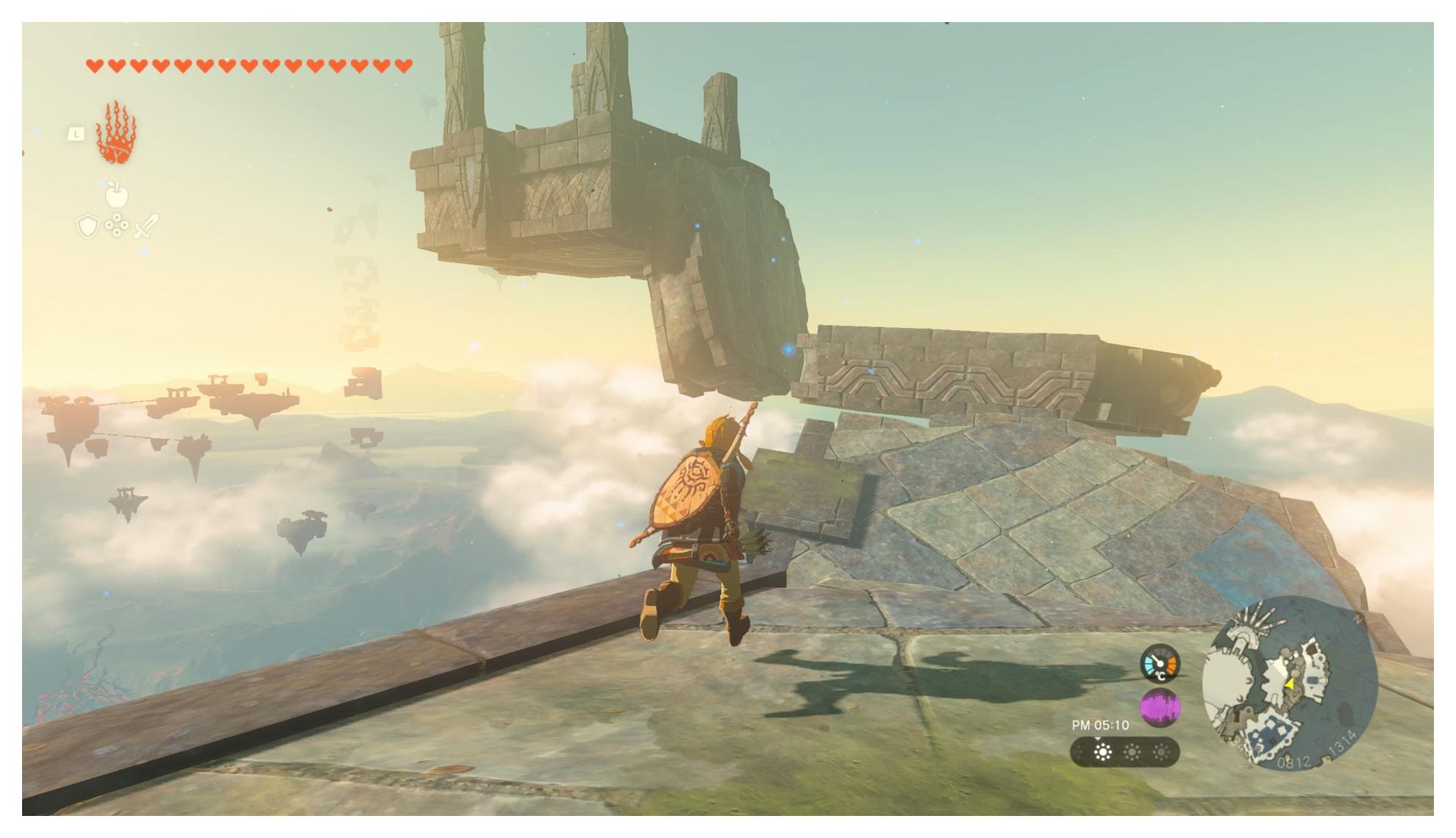Viewport: 1456px width, 838px height.
Task: Open the shield quick-select icon
Action: (88, 226)
